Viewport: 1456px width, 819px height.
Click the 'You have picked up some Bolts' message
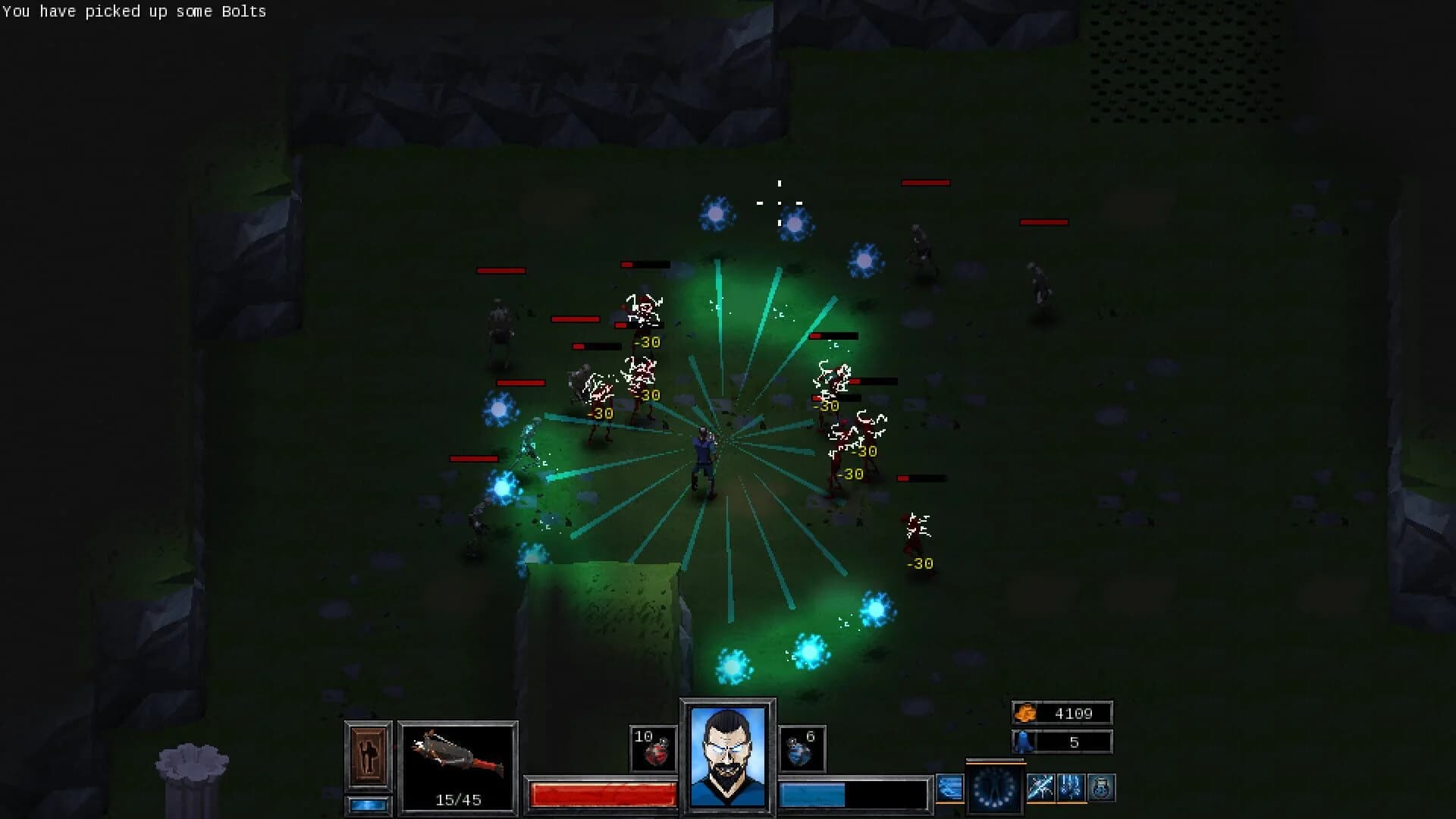click(133, 11)
